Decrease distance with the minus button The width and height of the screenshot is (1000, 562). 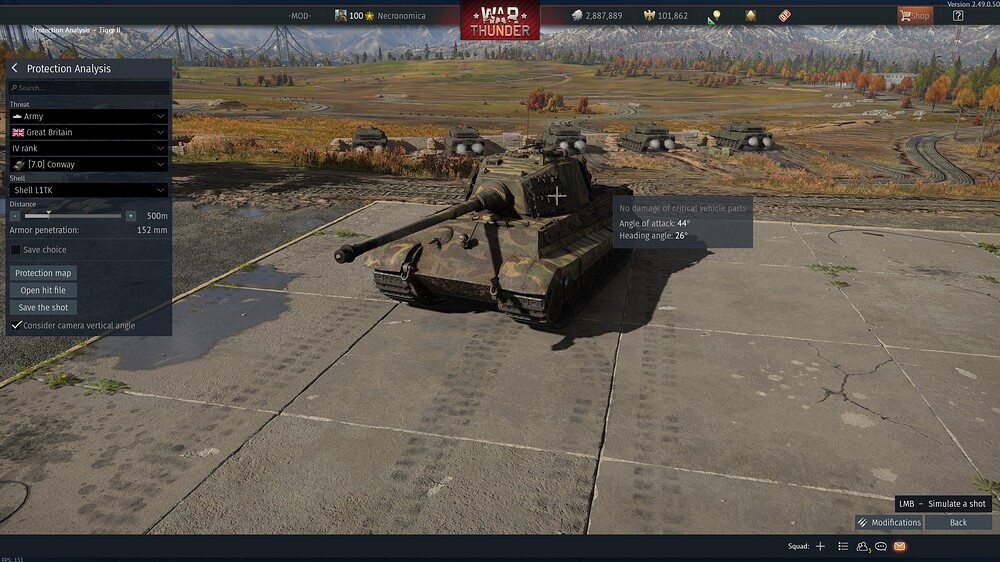pyautogui.click(x=15, y=215)
